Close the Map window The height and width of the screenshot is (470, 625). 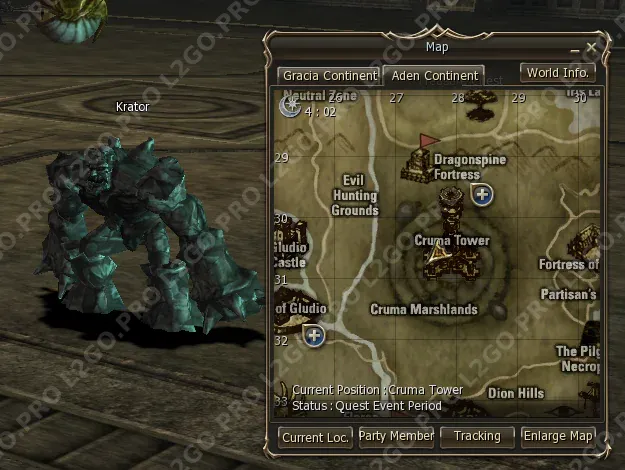[591, 47]
